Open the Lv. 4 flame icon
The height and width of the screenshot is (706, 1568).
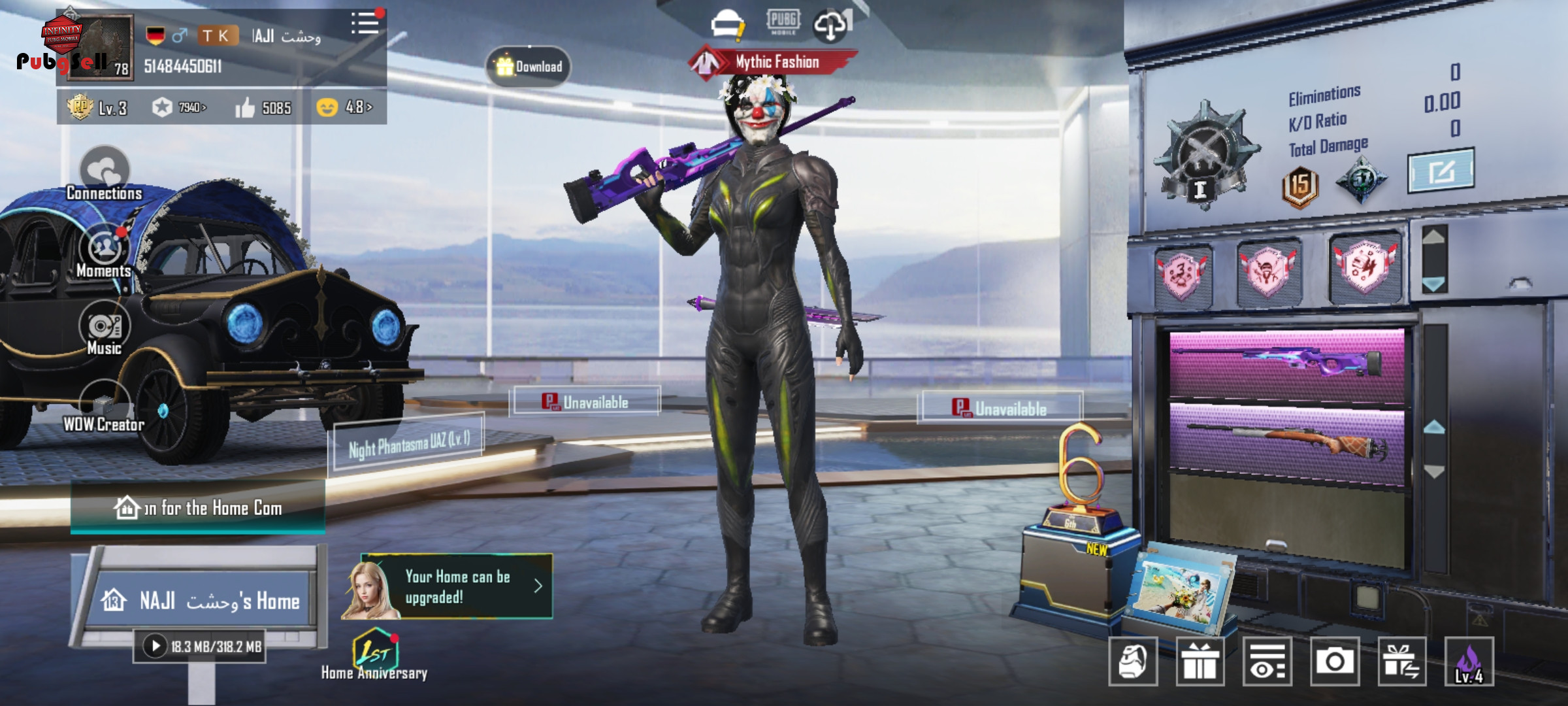tap(1469, 662)
